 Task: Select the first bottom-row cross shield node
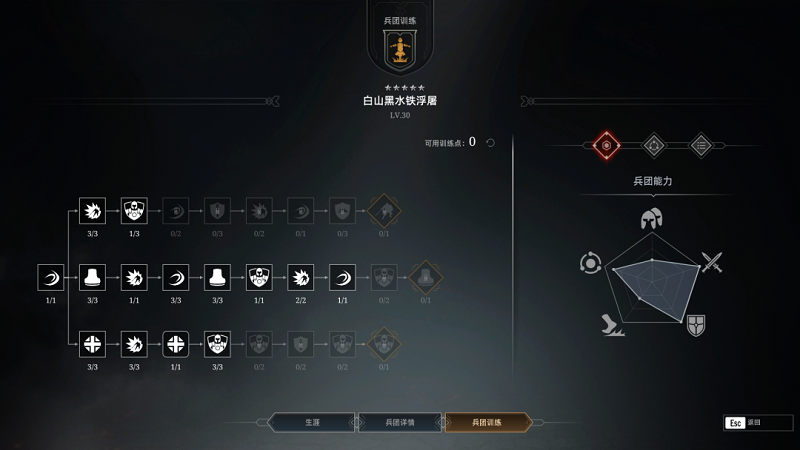pos(92,342)
